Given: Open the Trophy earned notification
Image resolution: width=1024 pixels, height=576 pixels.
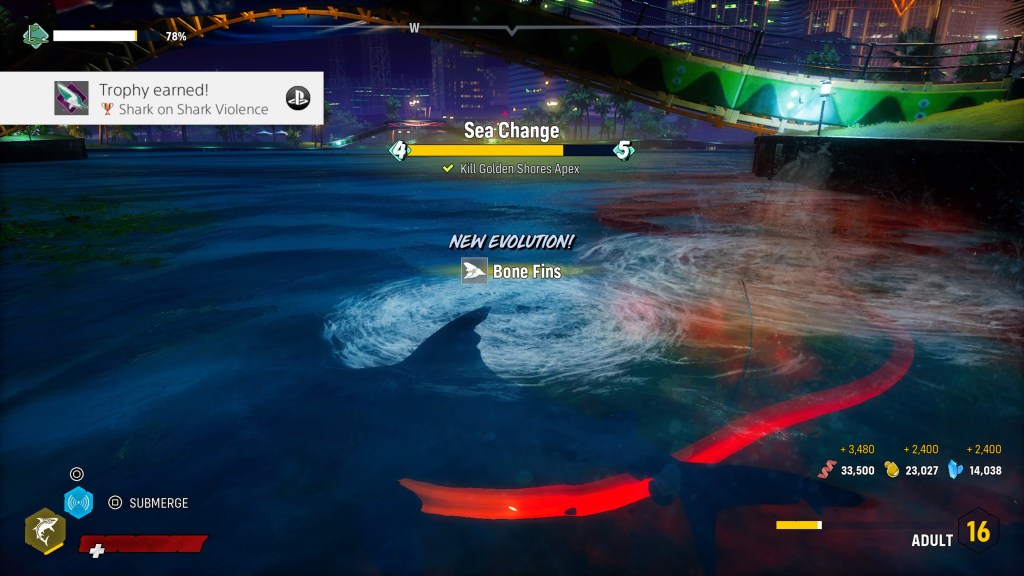Looking at the screenshot, I should pos(162,98).
